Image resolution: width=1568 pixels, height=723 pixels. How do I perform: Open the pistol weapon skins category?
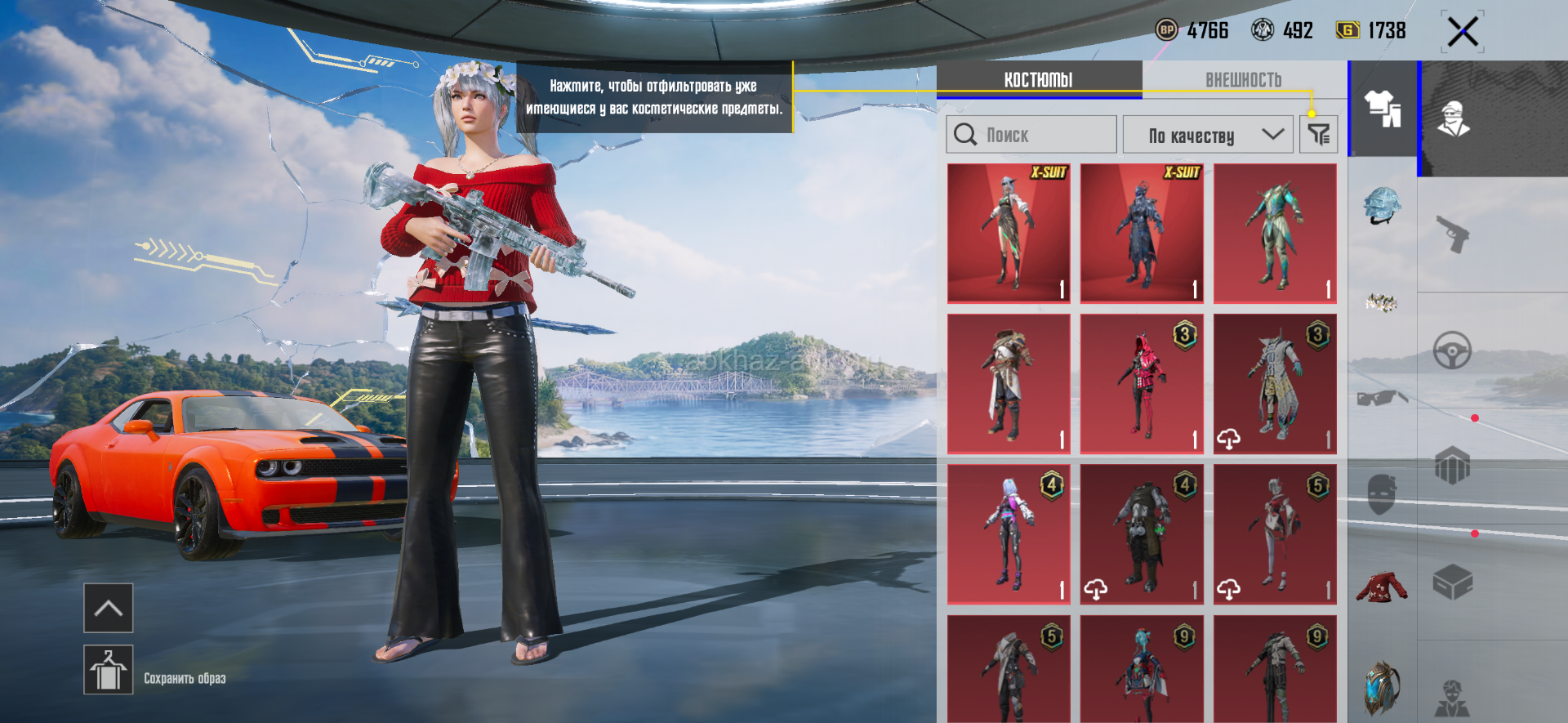click(1452, 235)
